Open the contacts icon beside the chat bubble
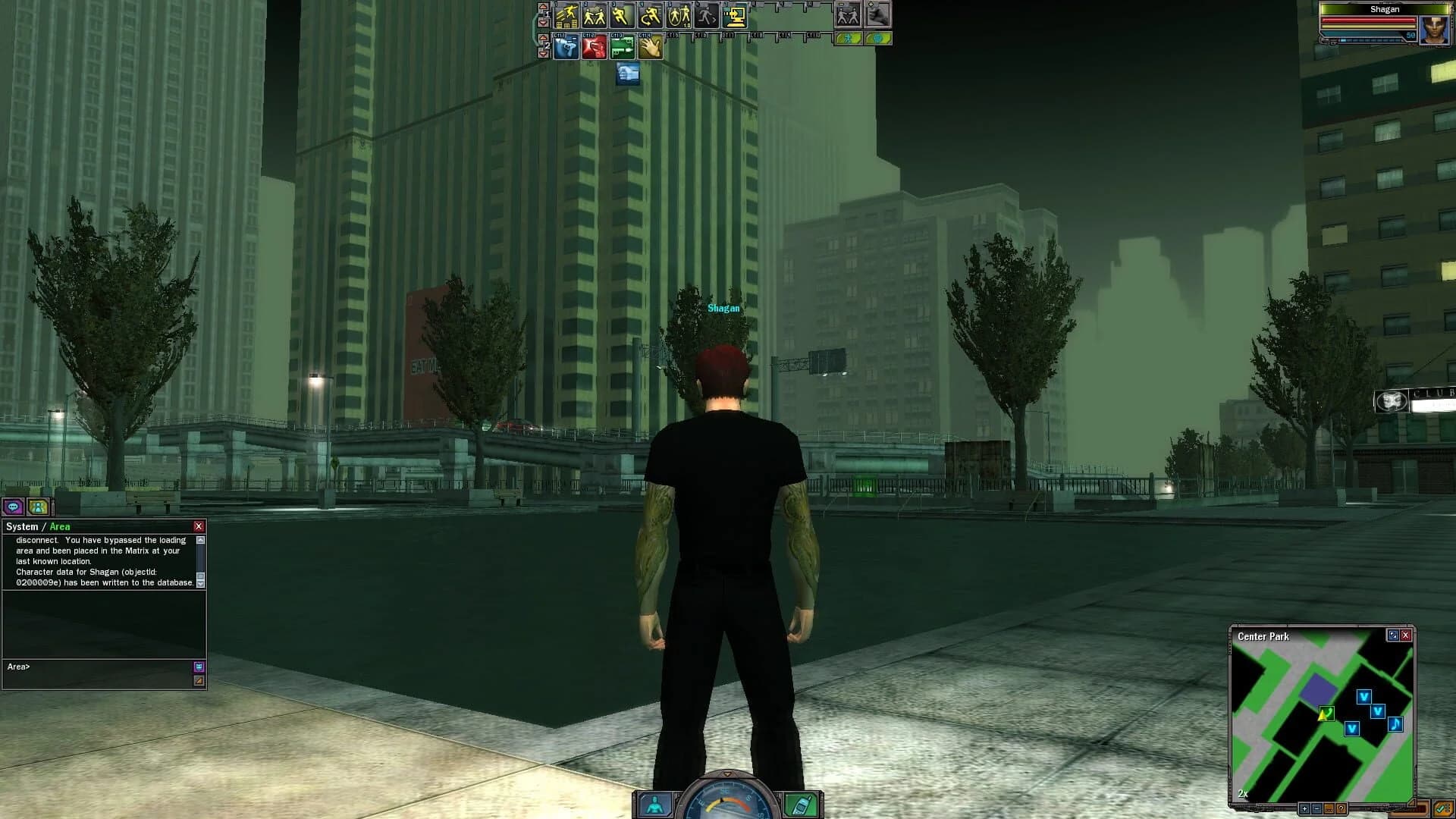This screenshot has height=819, width=1456. 38,506
